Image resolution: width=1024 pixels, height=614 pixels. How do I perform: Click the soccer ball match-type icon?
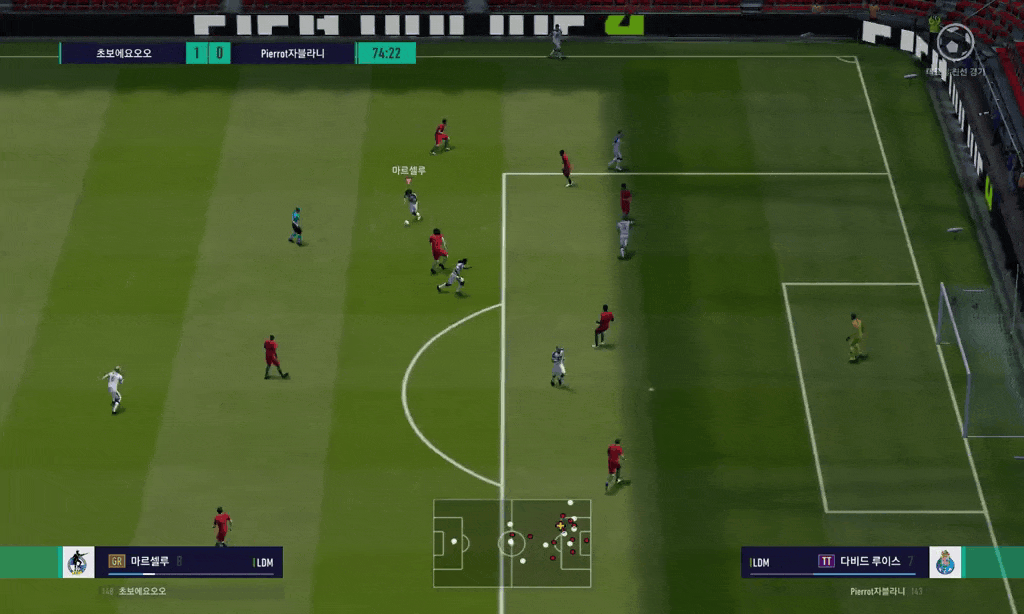955,41
